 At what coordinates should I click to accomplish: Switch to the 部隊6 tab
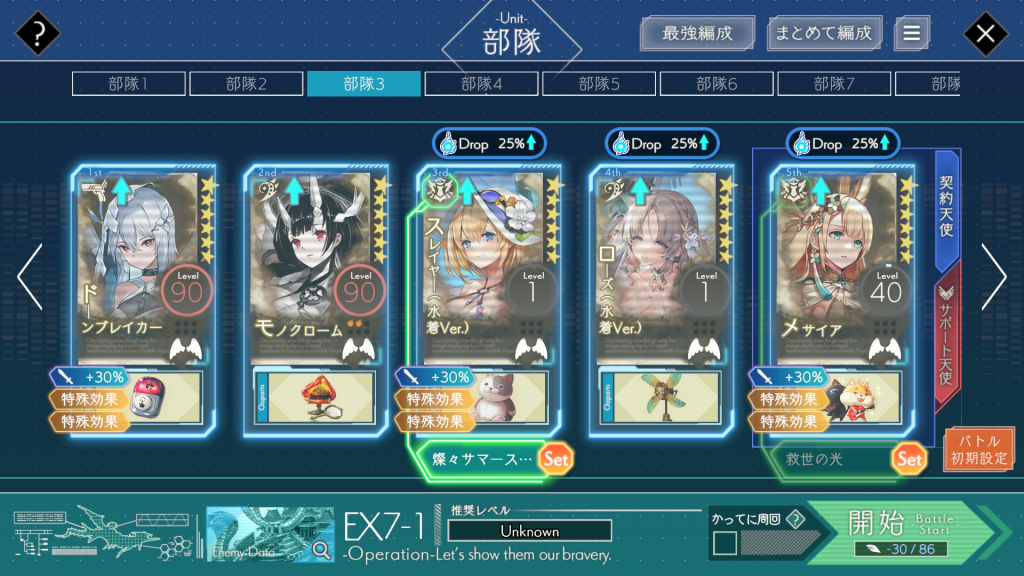point(716,84)
